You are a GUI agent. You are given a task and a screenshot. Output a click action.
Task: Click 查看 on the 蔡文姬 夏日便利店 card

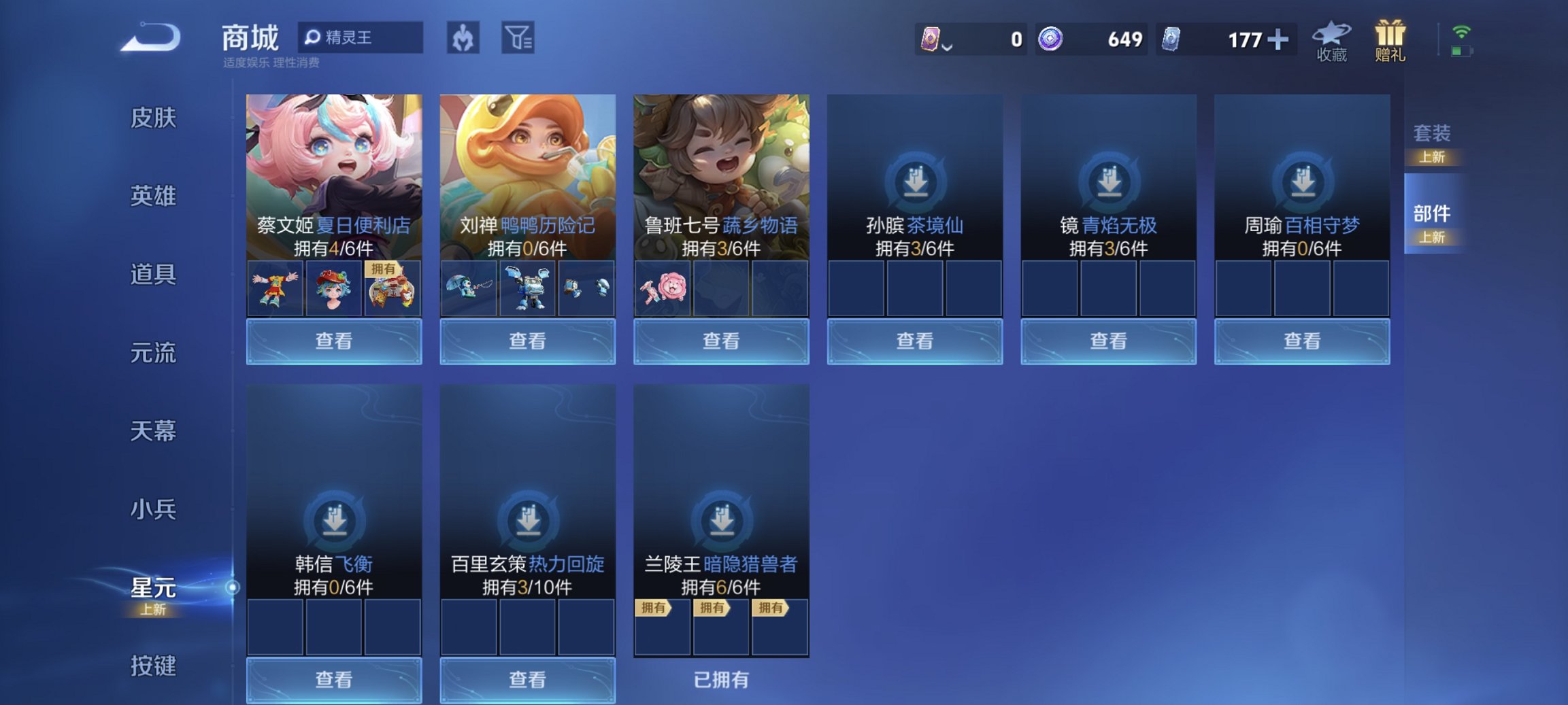pyautogui.click(x=335, y=341)
